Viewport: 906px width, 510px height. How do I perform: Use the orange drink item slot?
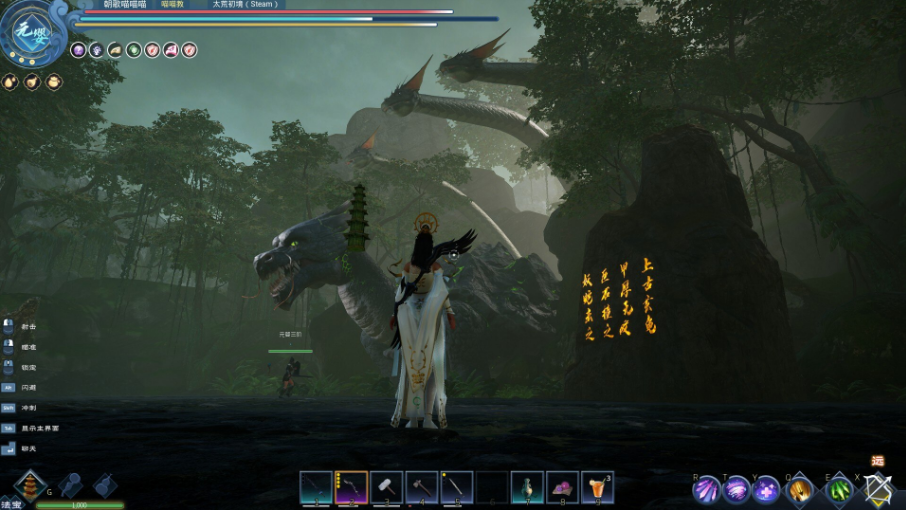tap(597, 487)
